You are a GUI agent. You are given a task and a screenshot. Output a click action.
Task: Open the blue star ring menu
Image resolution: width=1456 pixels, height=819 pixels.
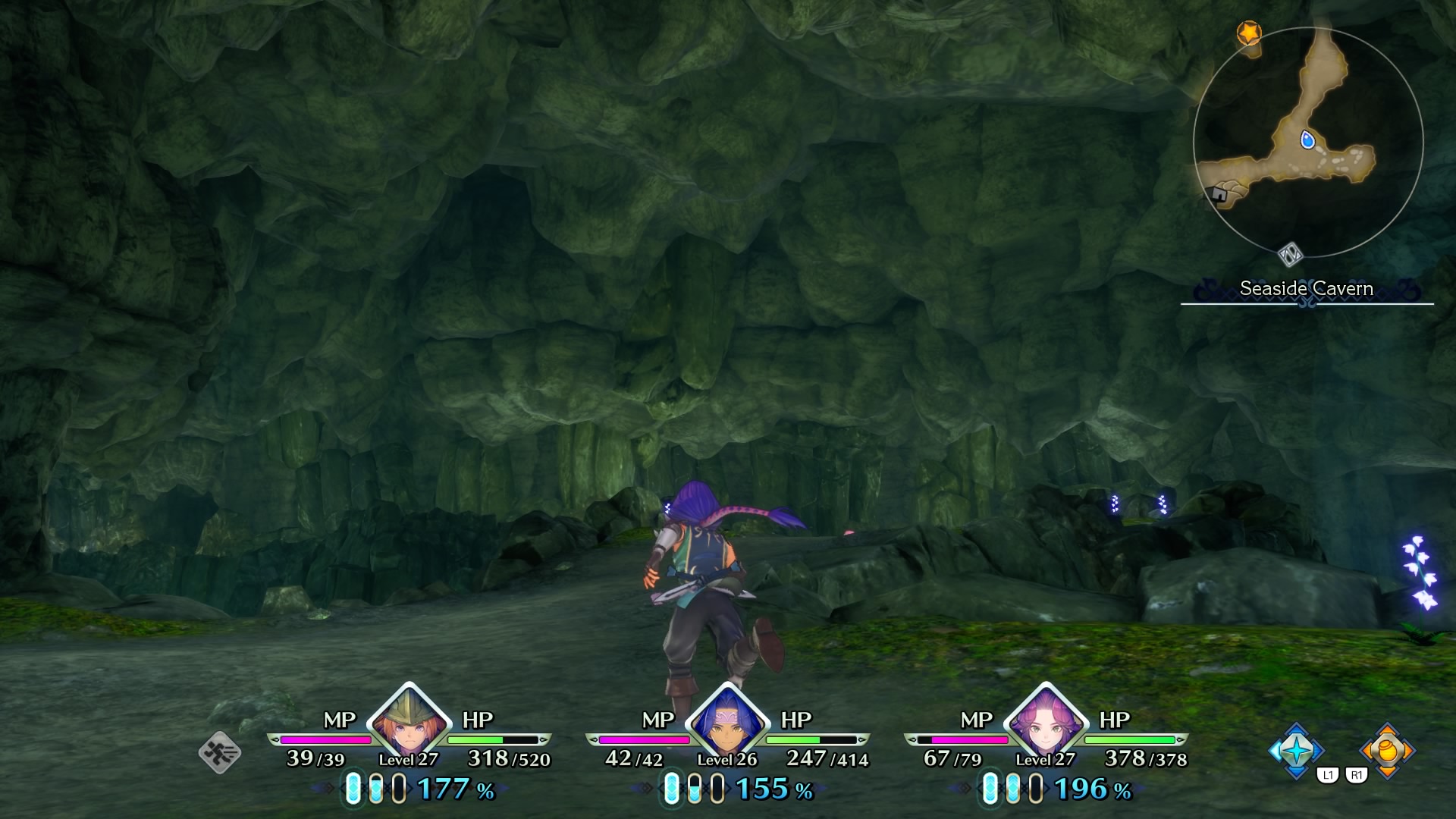[1296, 750]
